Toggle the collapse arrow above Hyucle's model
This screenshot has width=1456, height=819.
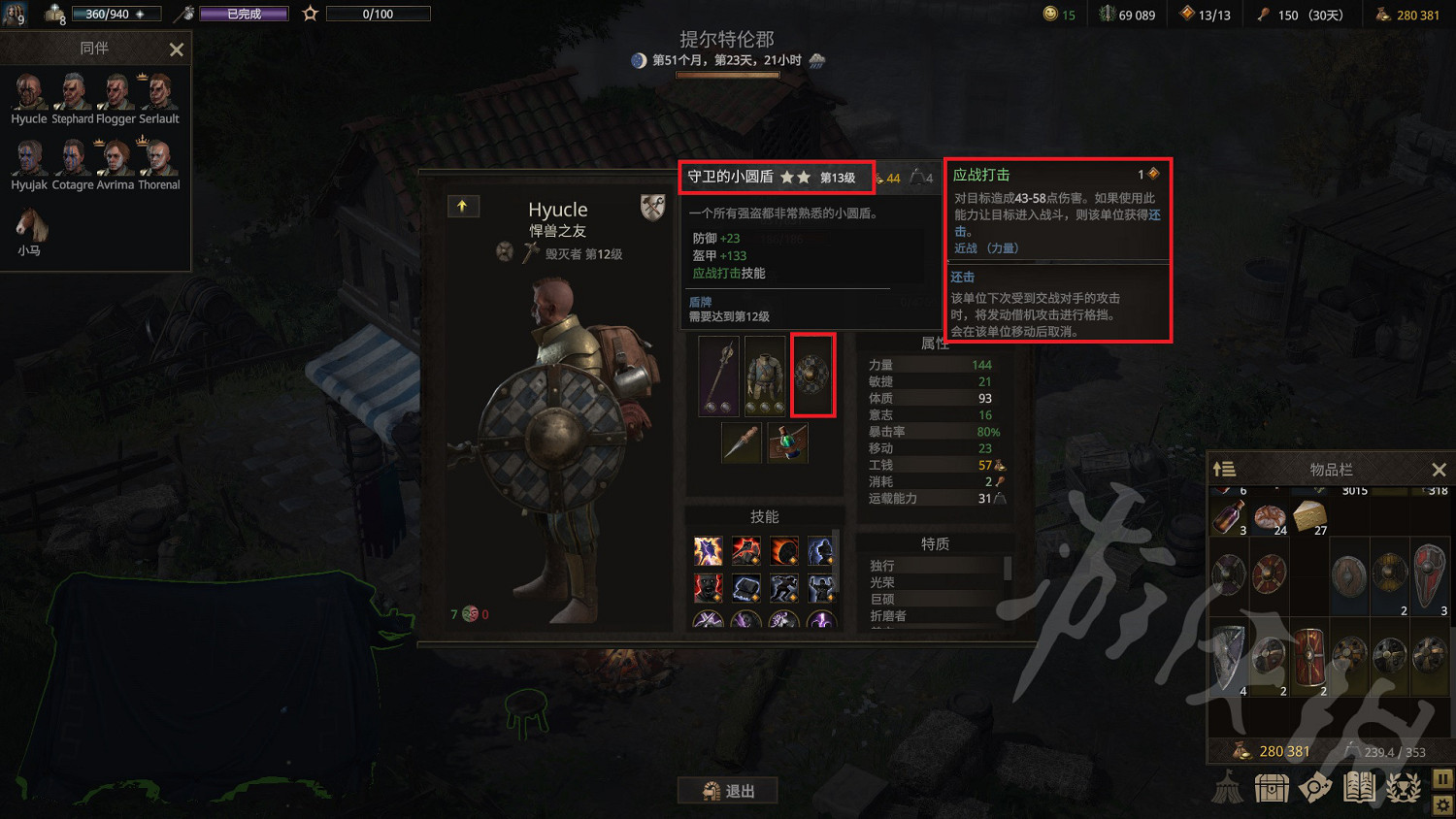[x=463, y=206]
